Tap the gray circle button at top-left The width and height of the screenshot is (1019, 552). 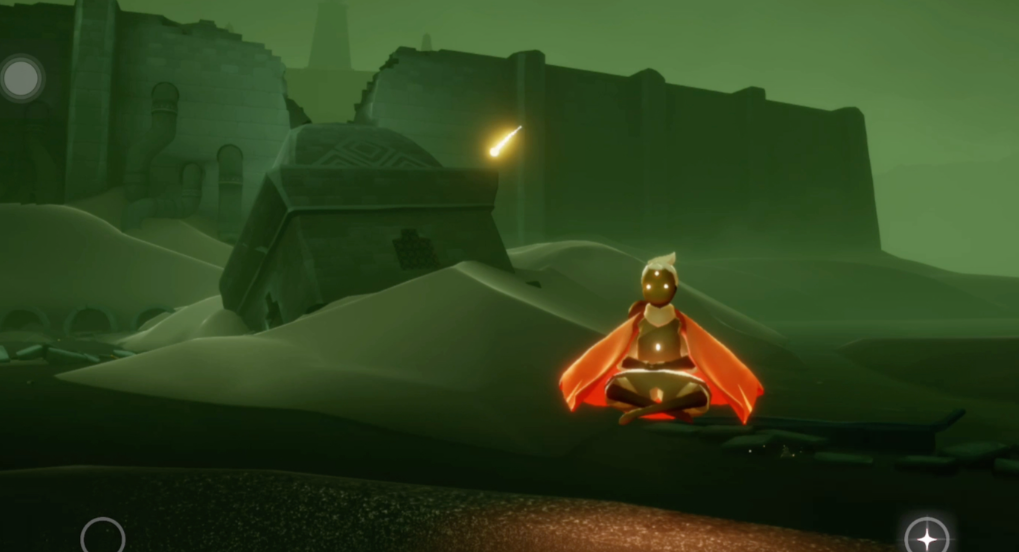[x=22, y=78]
